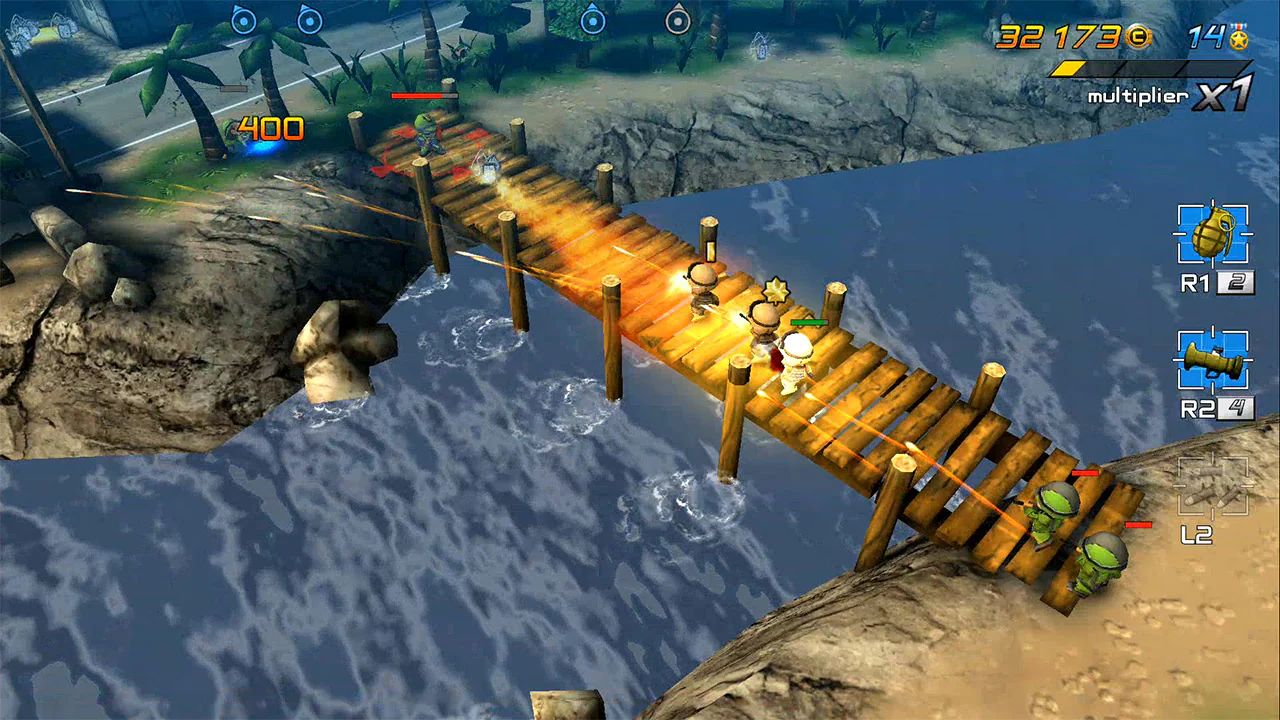Click the second blue unit marker
Screen dimensions: 1280x720
tap(309, 21)
